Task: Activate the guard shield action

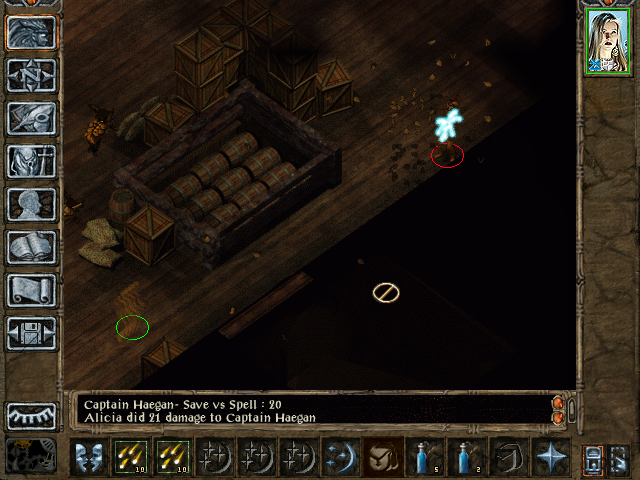Action: click(87, 455)
